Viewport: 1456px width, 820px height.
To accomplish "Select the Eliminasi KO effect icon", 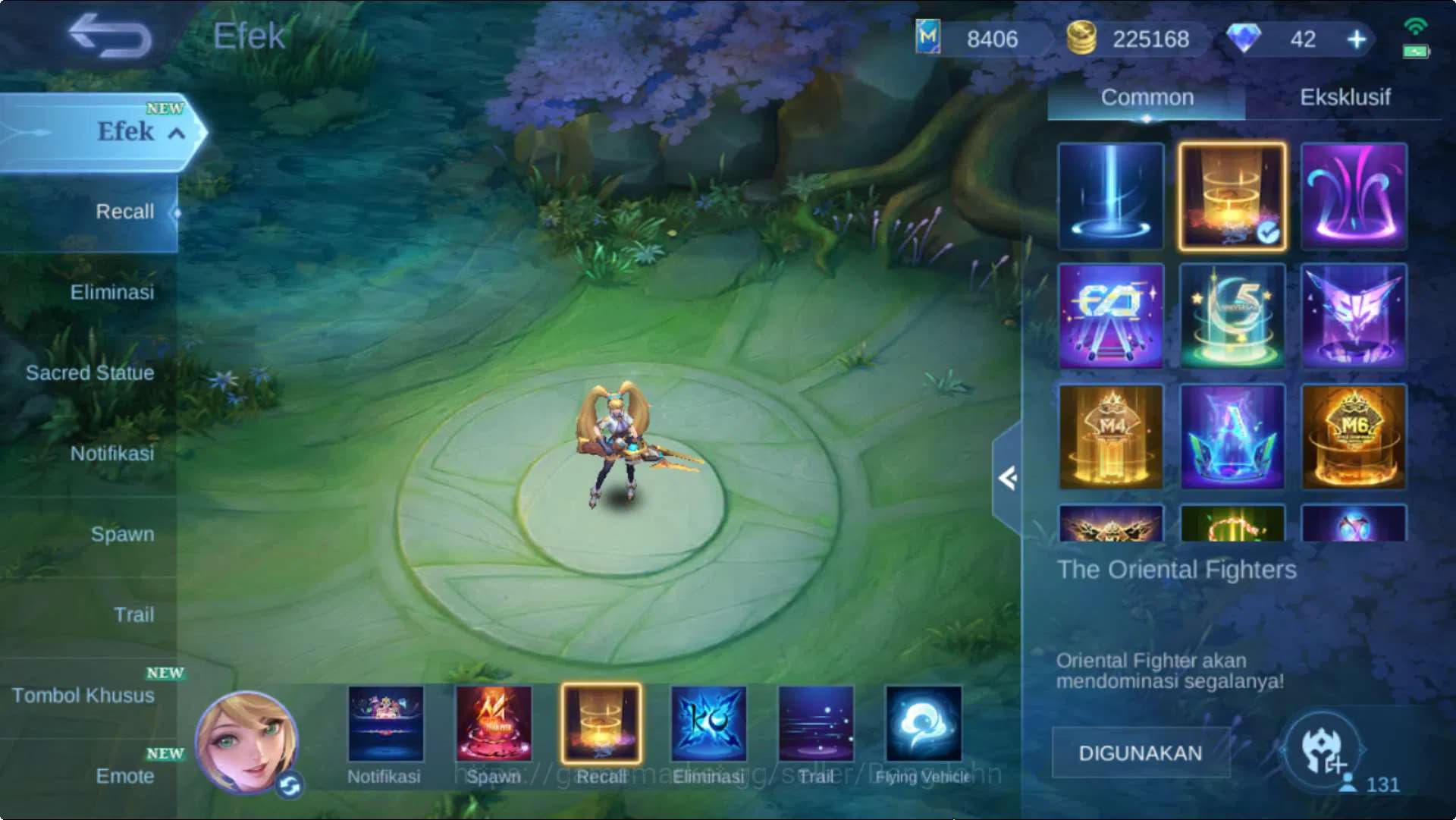I will [710, 724].
